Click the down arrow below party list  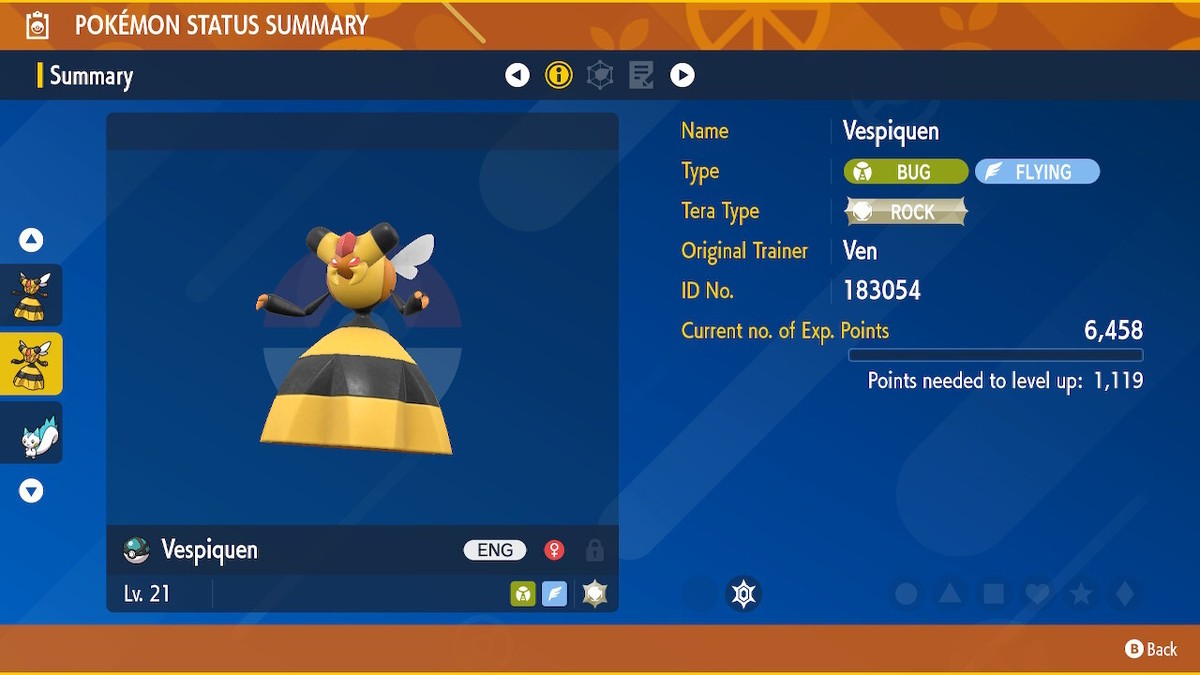tap(31, 490)
